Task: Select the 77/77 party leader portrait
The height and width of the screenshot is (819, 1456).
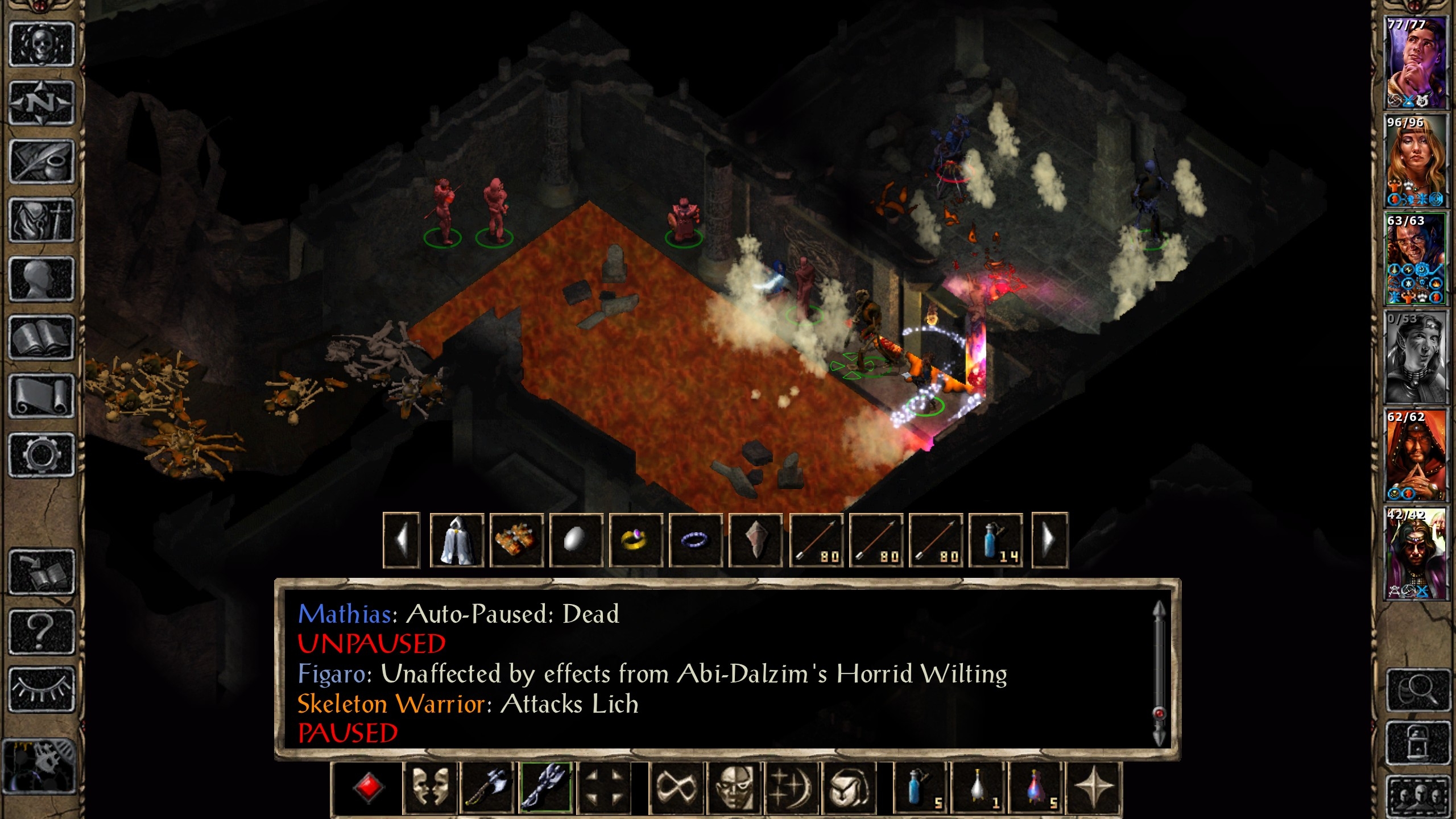Action: pos(1415,63)
